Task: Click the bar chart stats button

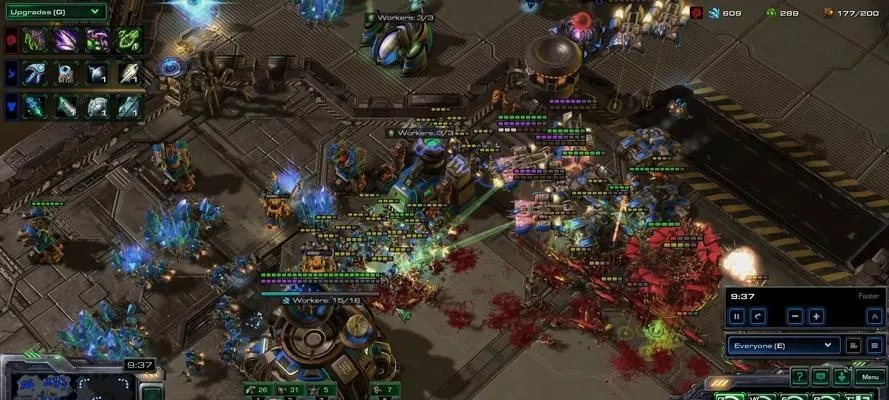Action: tap(853, 345)
